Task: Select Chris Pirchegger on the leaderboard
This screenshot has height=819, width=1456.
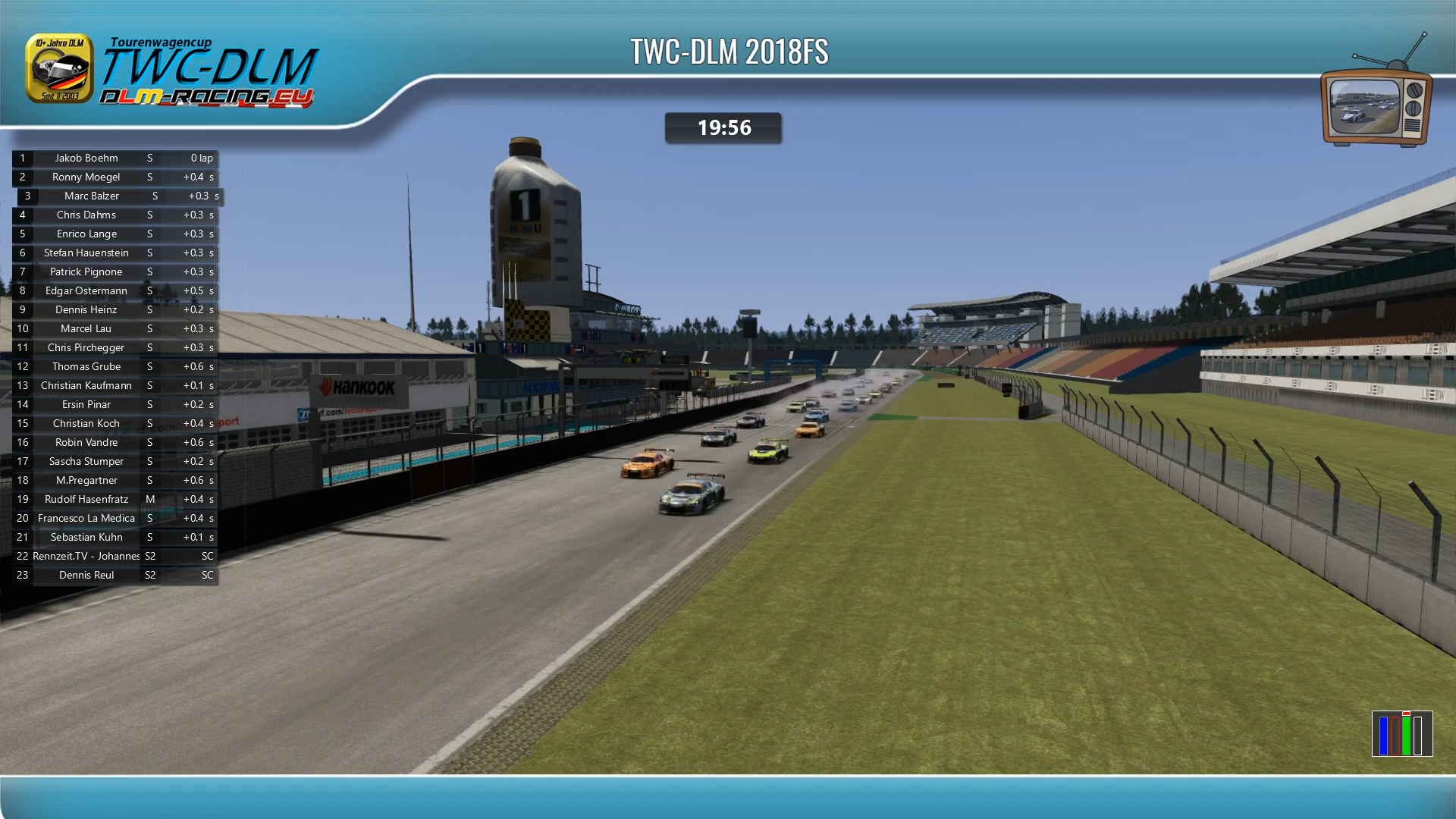Action: click(86, 348)
